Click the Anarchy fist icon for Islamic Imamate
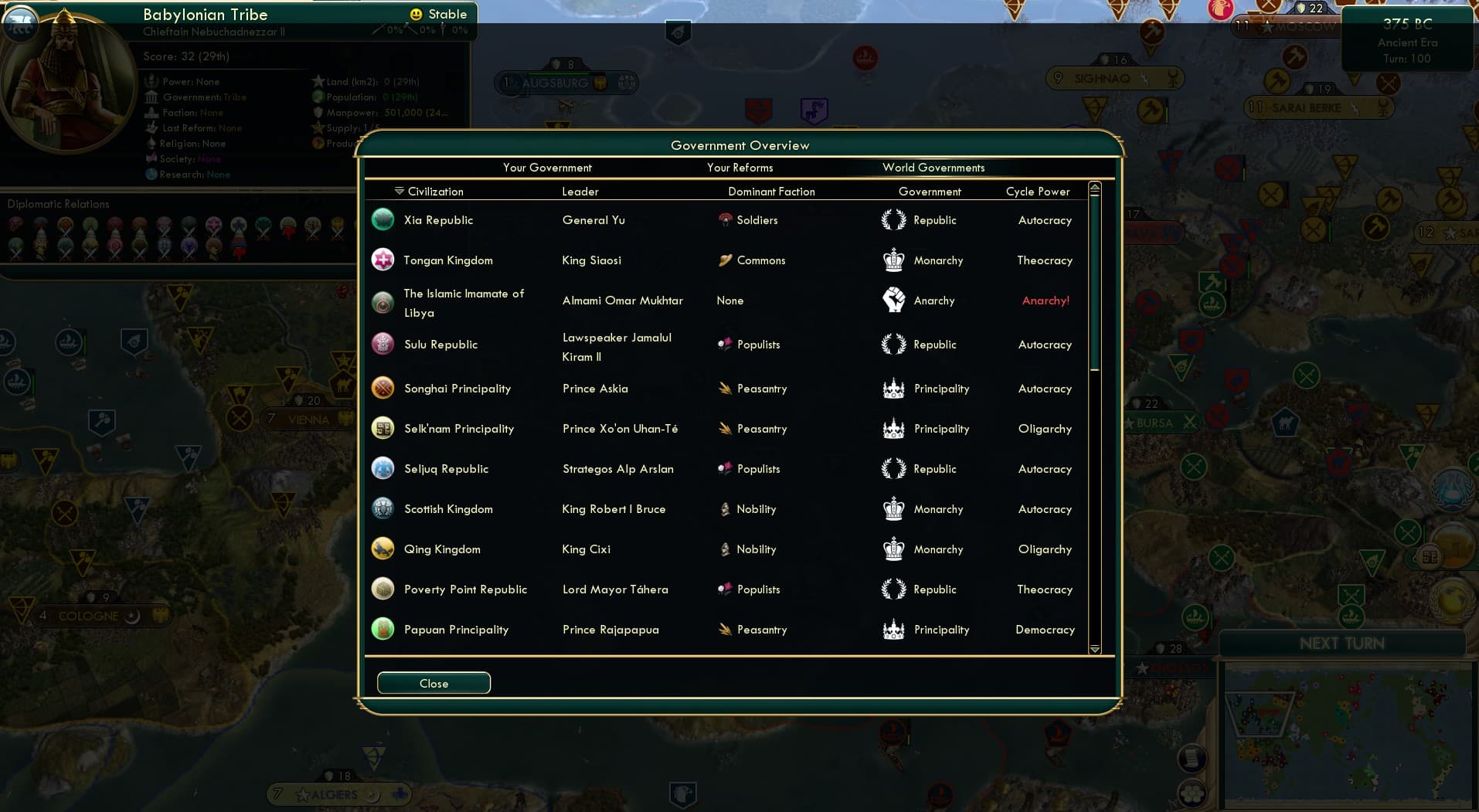1479x812 pixels. [x=894, y=300]
